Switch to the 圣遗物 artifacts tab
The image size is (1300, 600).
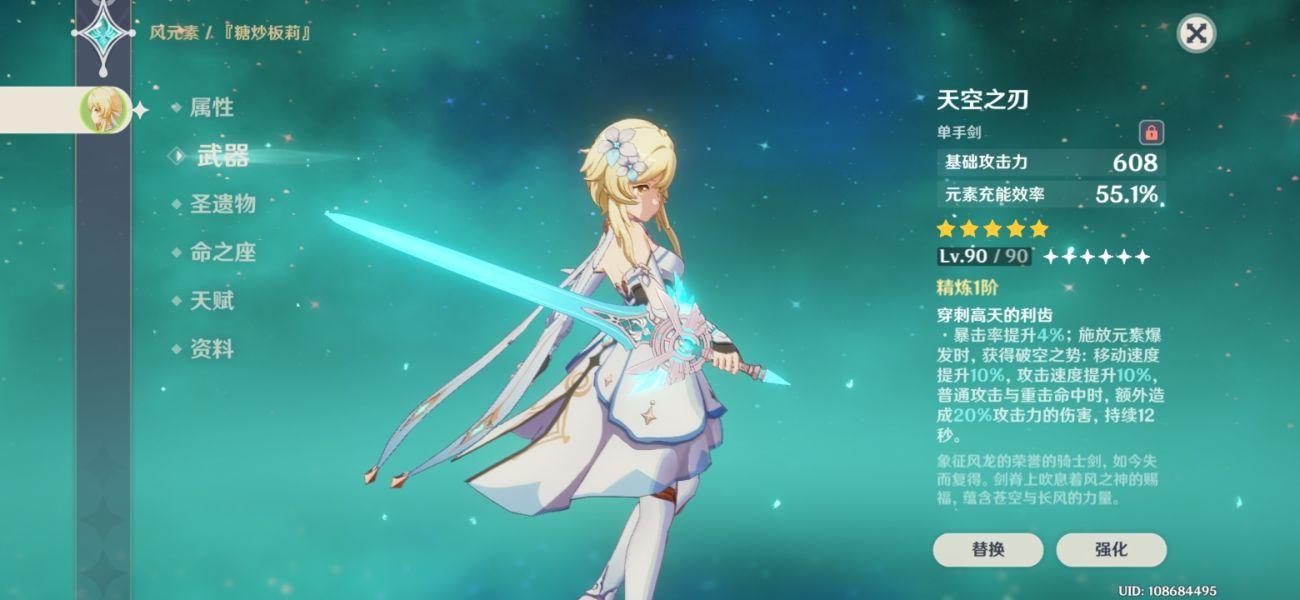(222, 204)
